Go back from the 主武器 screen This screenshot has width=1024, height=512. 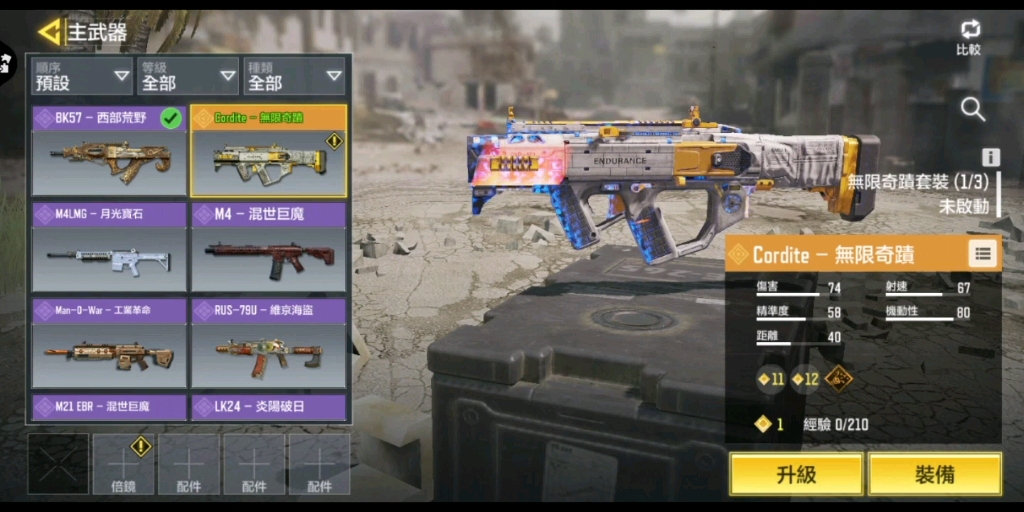[x=49, y=32]
